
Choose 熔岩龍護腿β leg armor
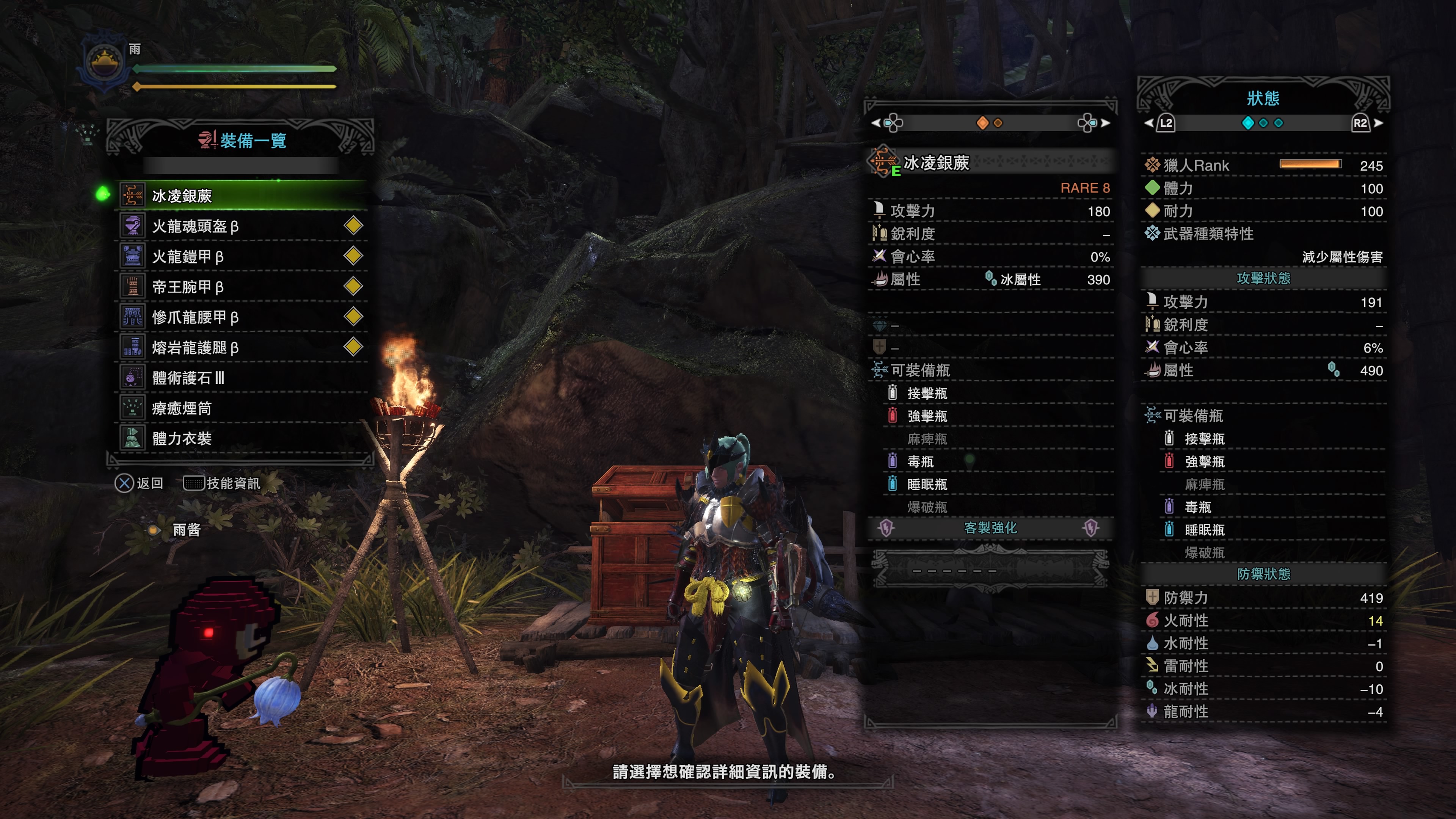coord(243,348)
